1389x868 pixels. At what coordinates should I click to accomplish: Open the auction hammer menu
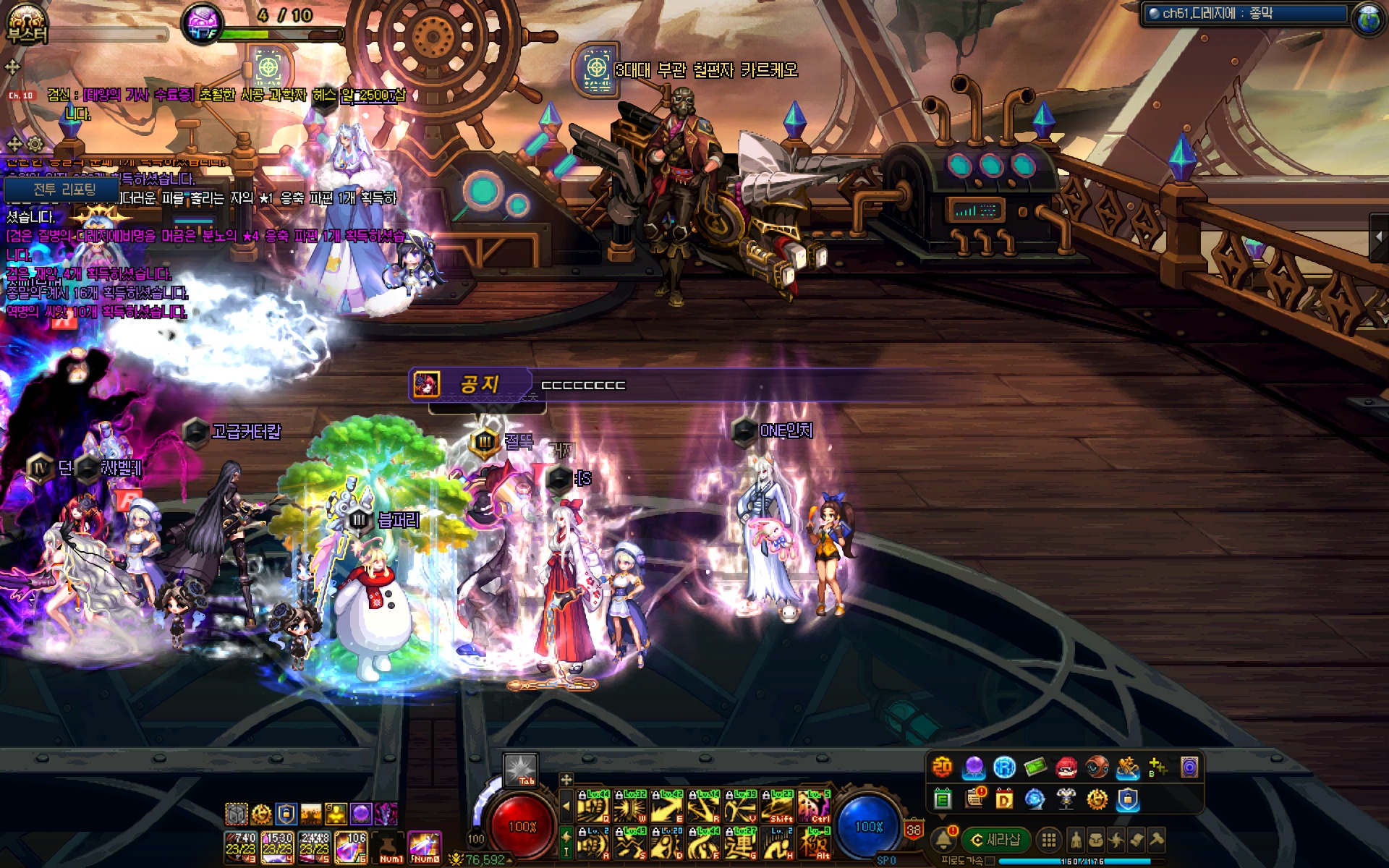point(1156,840)
